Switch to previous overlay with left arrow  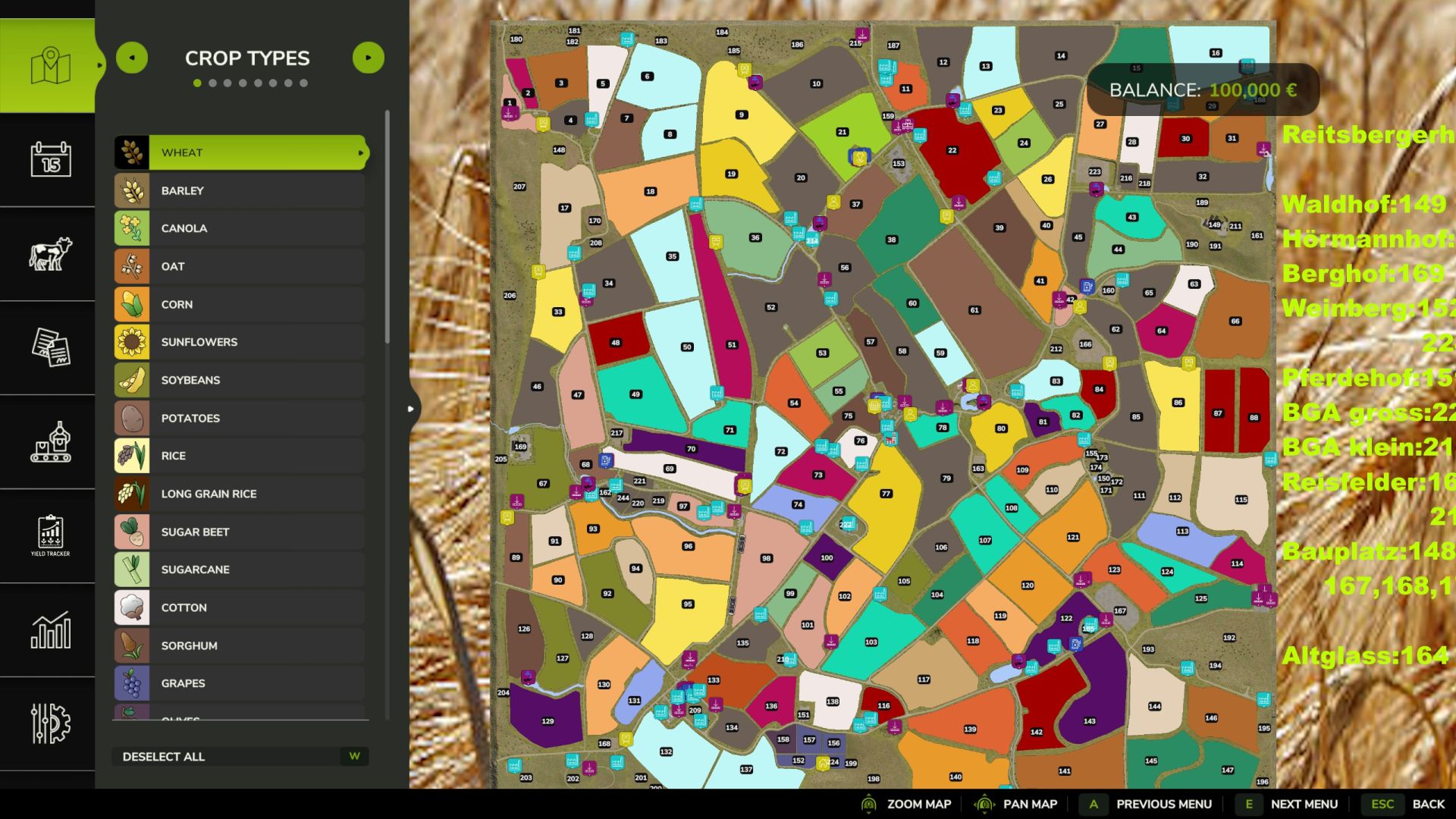pyautogui.click(x=132, y=57)
